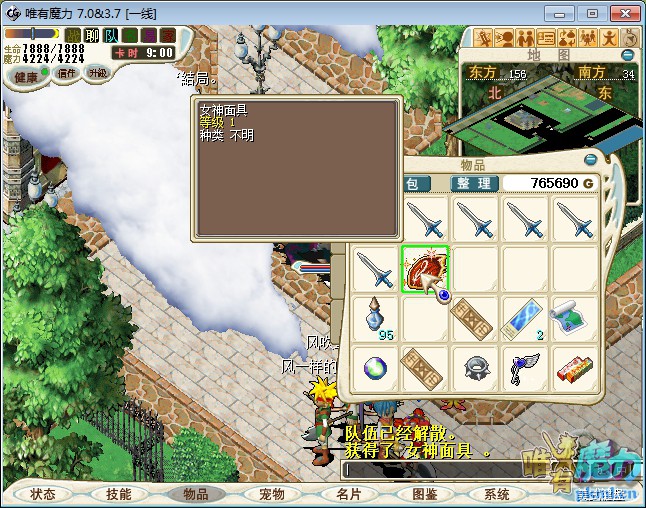The height and width of the screenshot is (508, 646).
Task: Open the 技能 skills menu
Action: (119, 494)
